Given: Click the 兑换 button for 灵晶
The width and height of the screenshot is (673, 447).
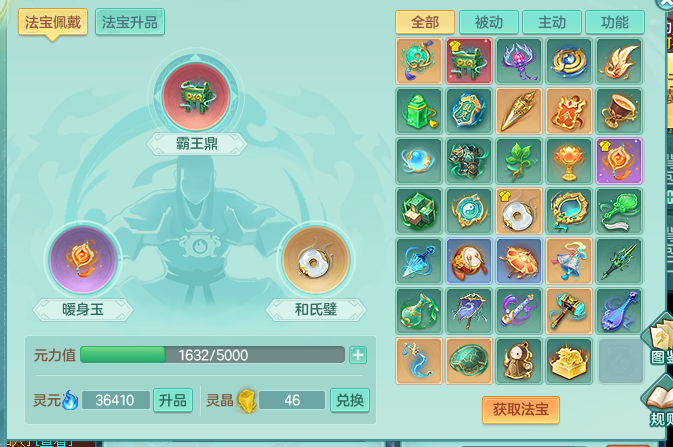Looking at the screenshot, I should [x=350, y=401].
